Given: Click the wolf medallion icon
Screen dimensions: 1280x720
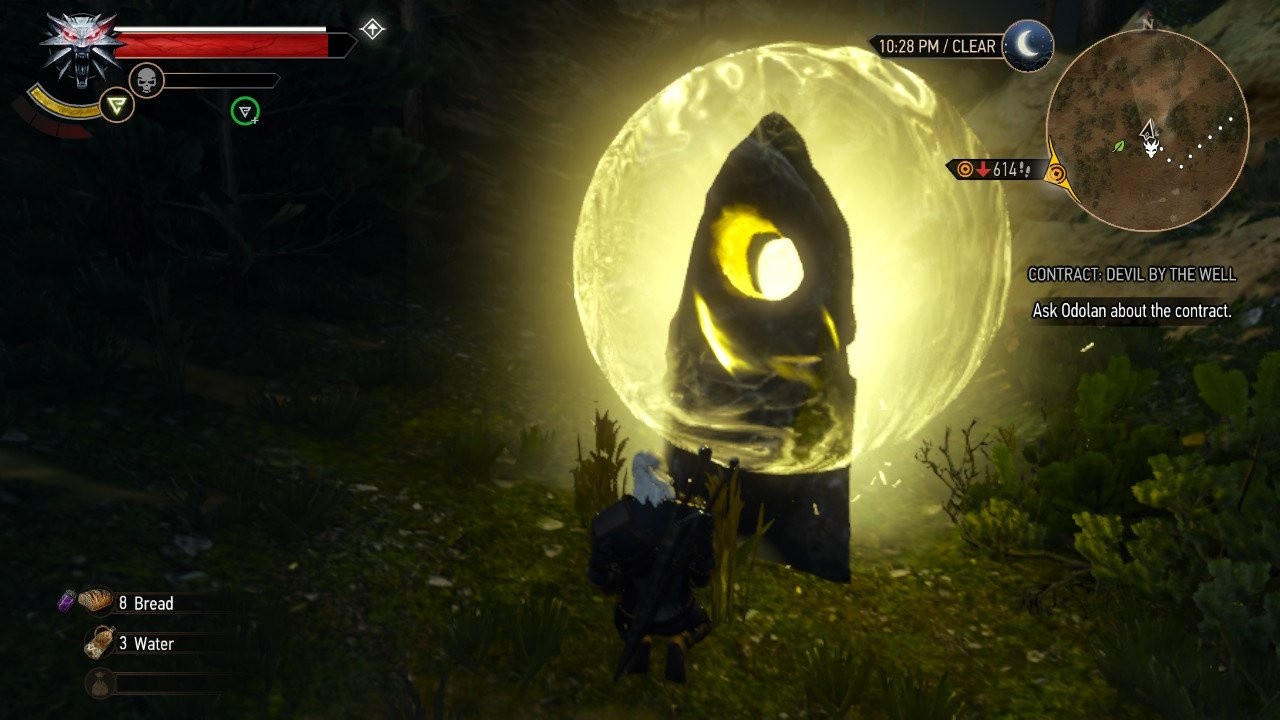Looking at the screenshot, I should click(x=81, y=50).
